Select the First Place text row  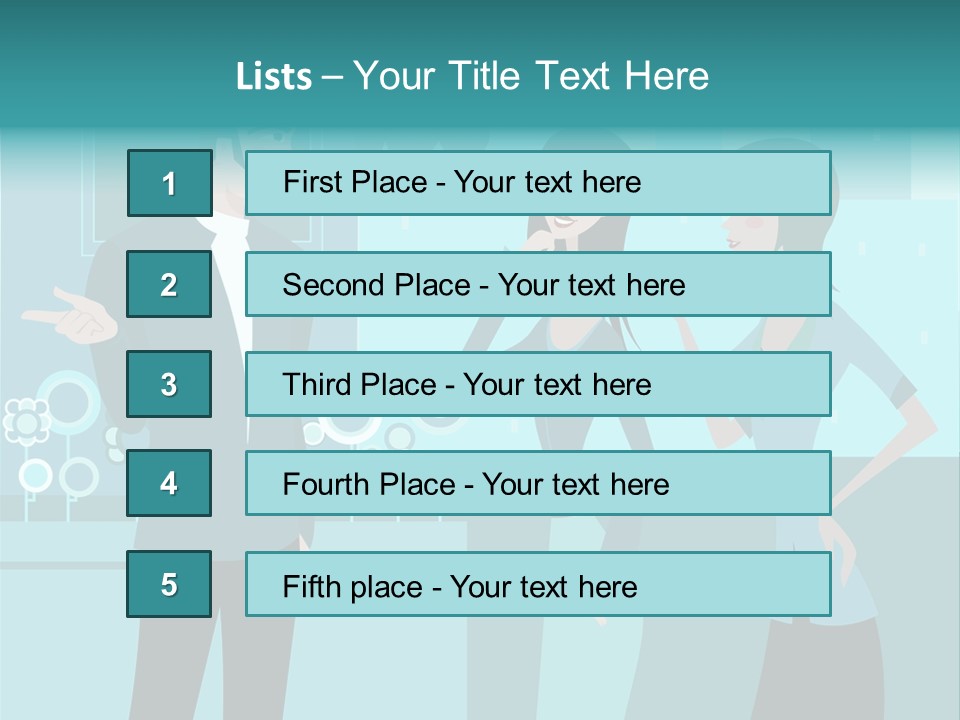538,183
